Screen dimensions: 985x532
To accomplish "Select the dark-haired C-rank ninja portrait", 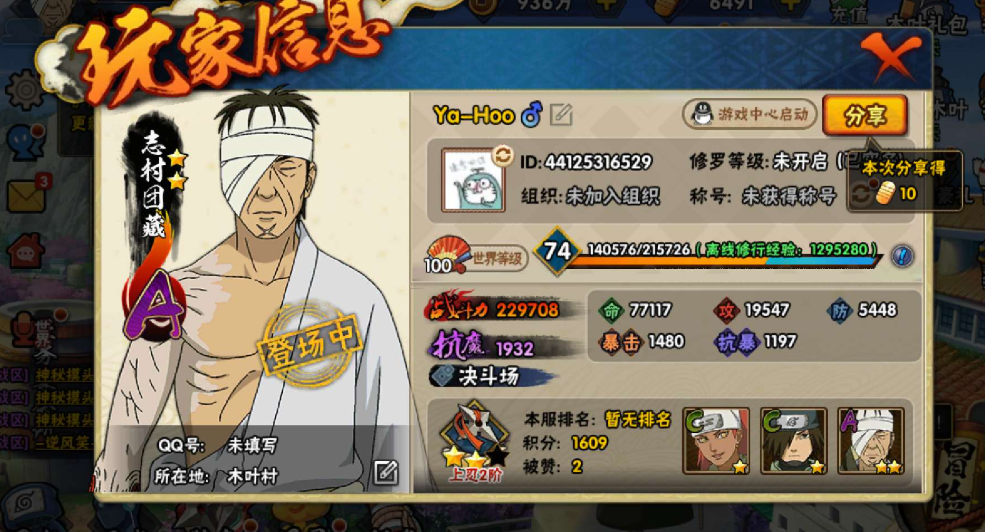I will point(794,440).
